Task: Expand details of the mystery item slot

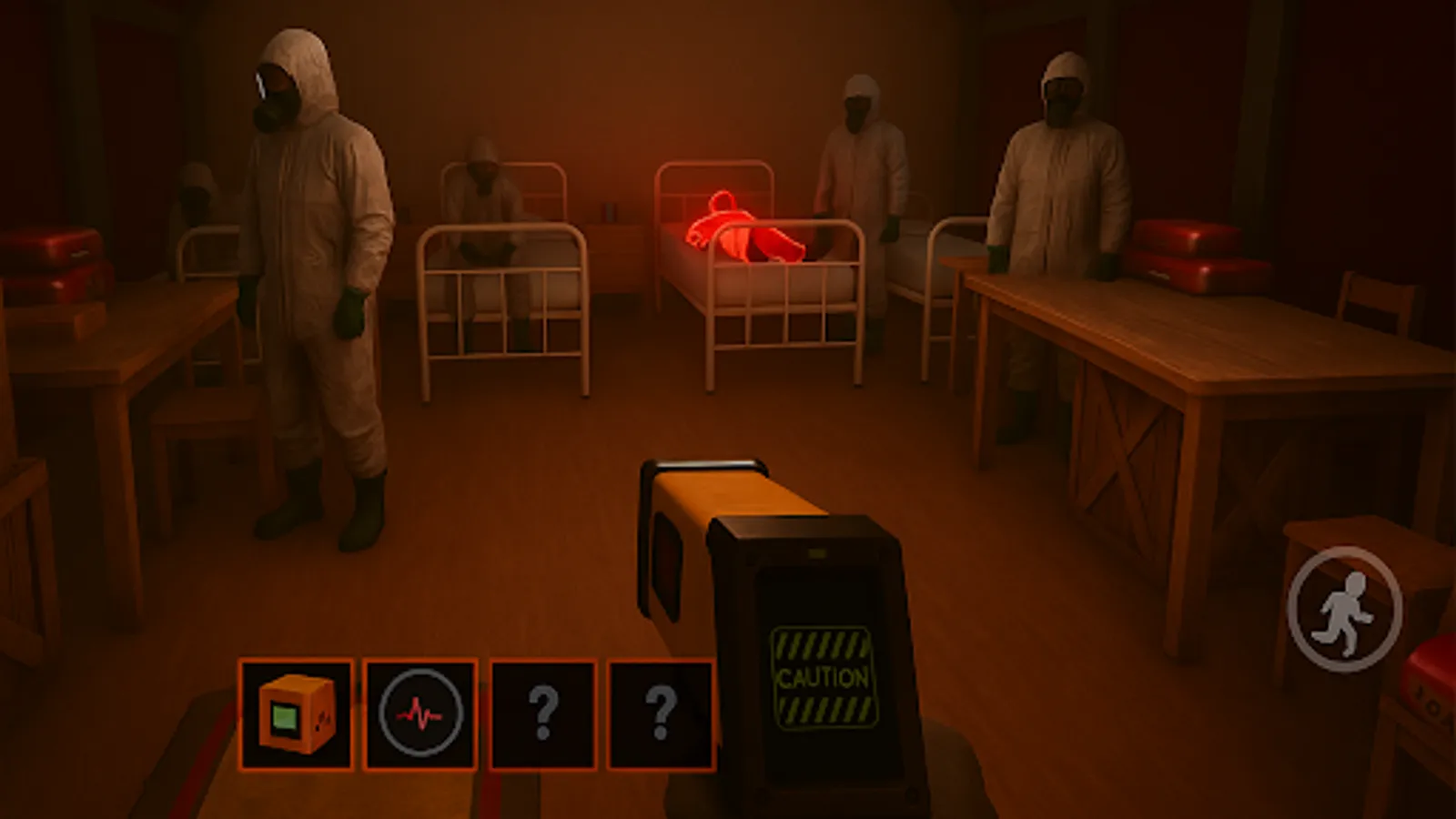Action: coord(543,712)
